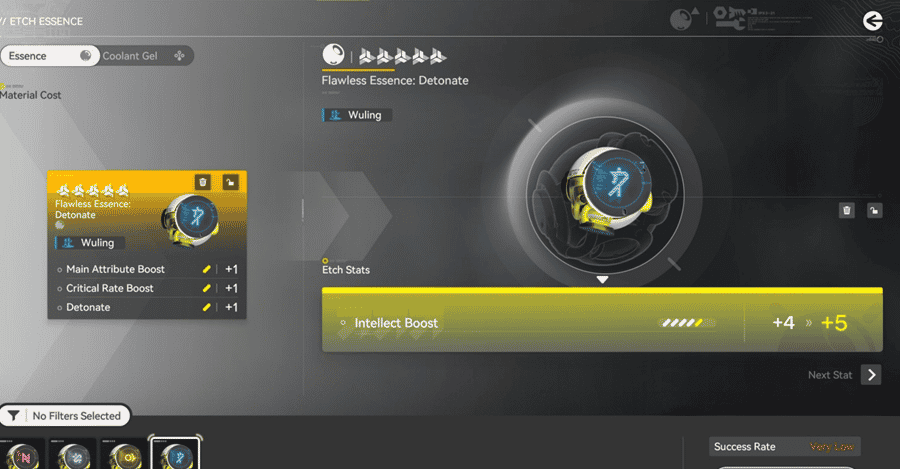The width and height of the screenshot is (900, 469).
Task: Select the yellow glowing essence thumbnail
Action: point(124,455)
